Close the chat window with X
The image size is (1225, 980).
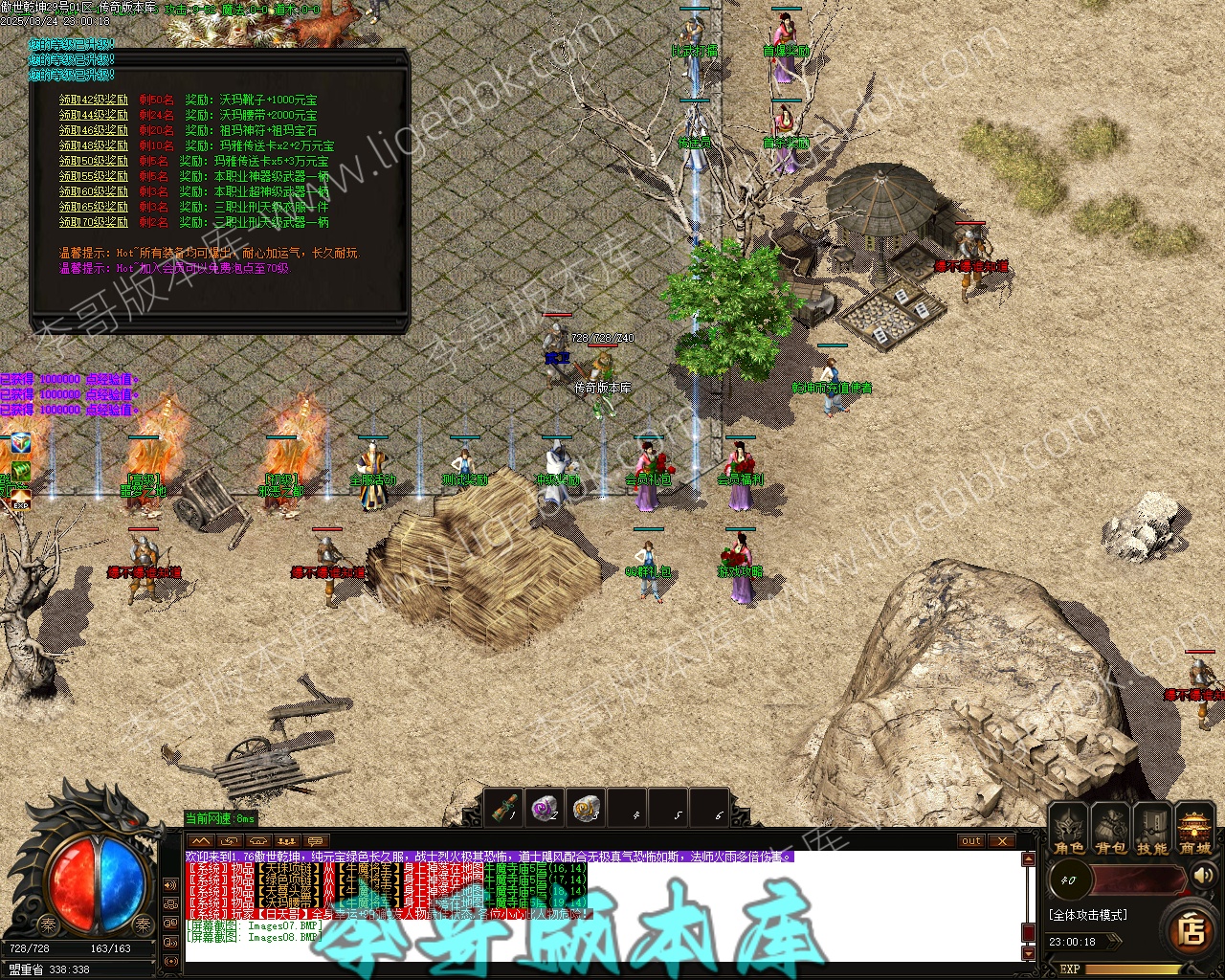click(1001, 841)
